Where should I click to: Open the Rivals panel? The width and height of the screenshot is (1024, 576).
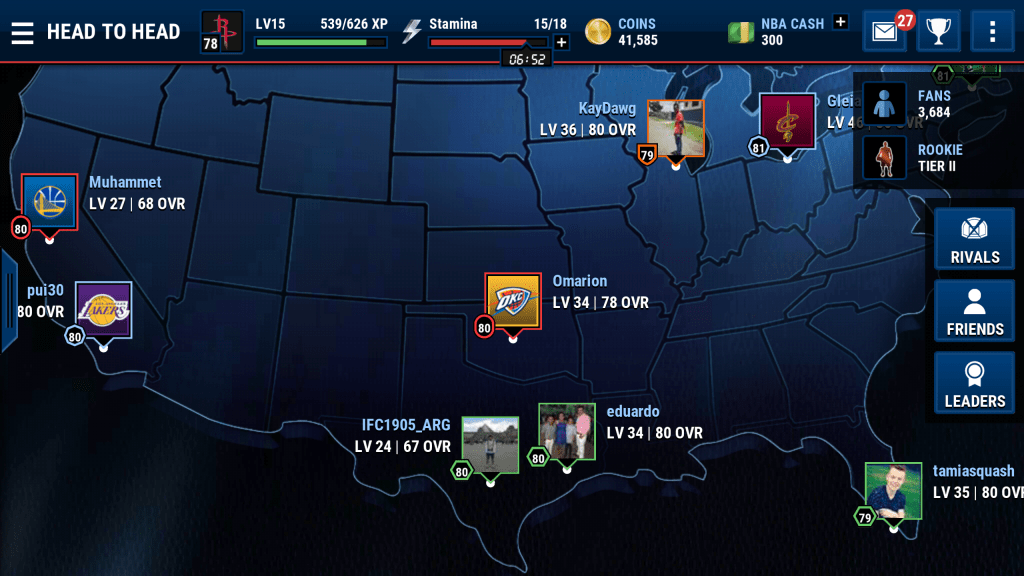[x=974, y=240]
